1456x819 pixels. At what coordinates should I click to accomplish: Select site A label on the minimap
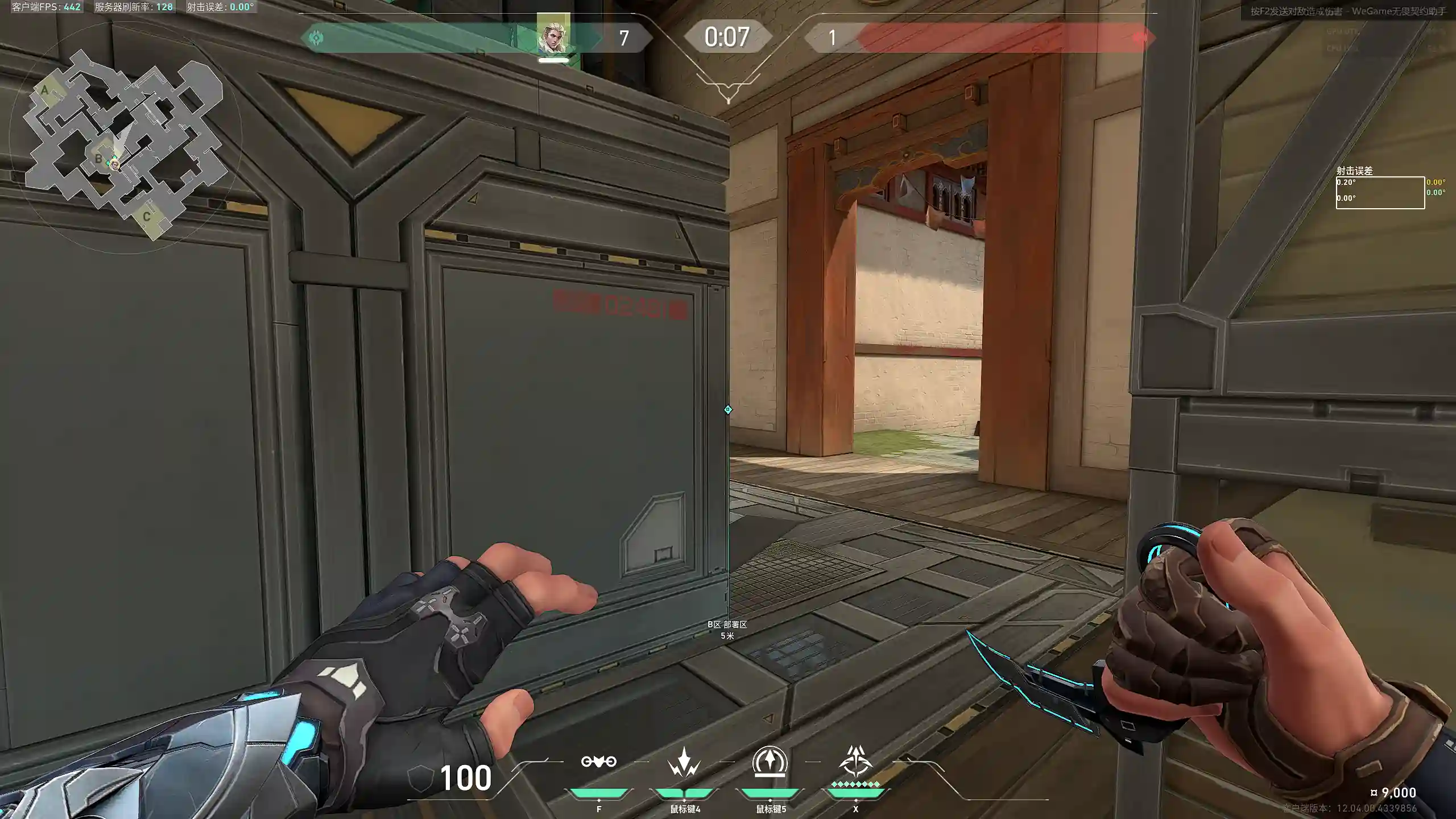44,90
